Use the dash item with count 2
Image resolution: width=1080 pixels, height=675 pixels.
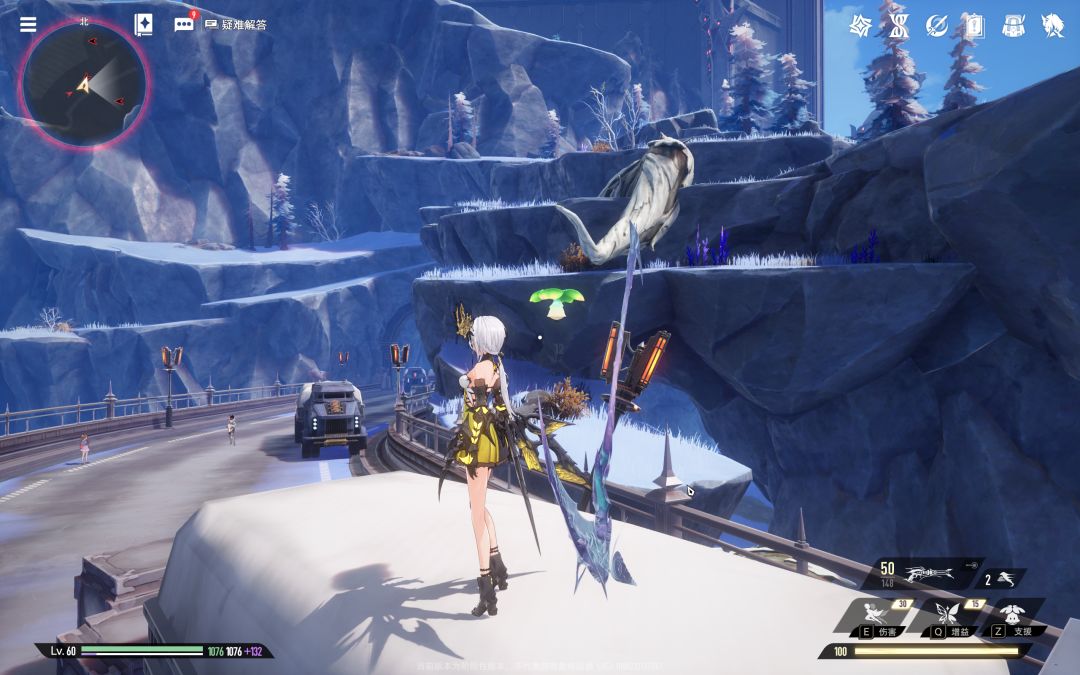[1005, 578]
